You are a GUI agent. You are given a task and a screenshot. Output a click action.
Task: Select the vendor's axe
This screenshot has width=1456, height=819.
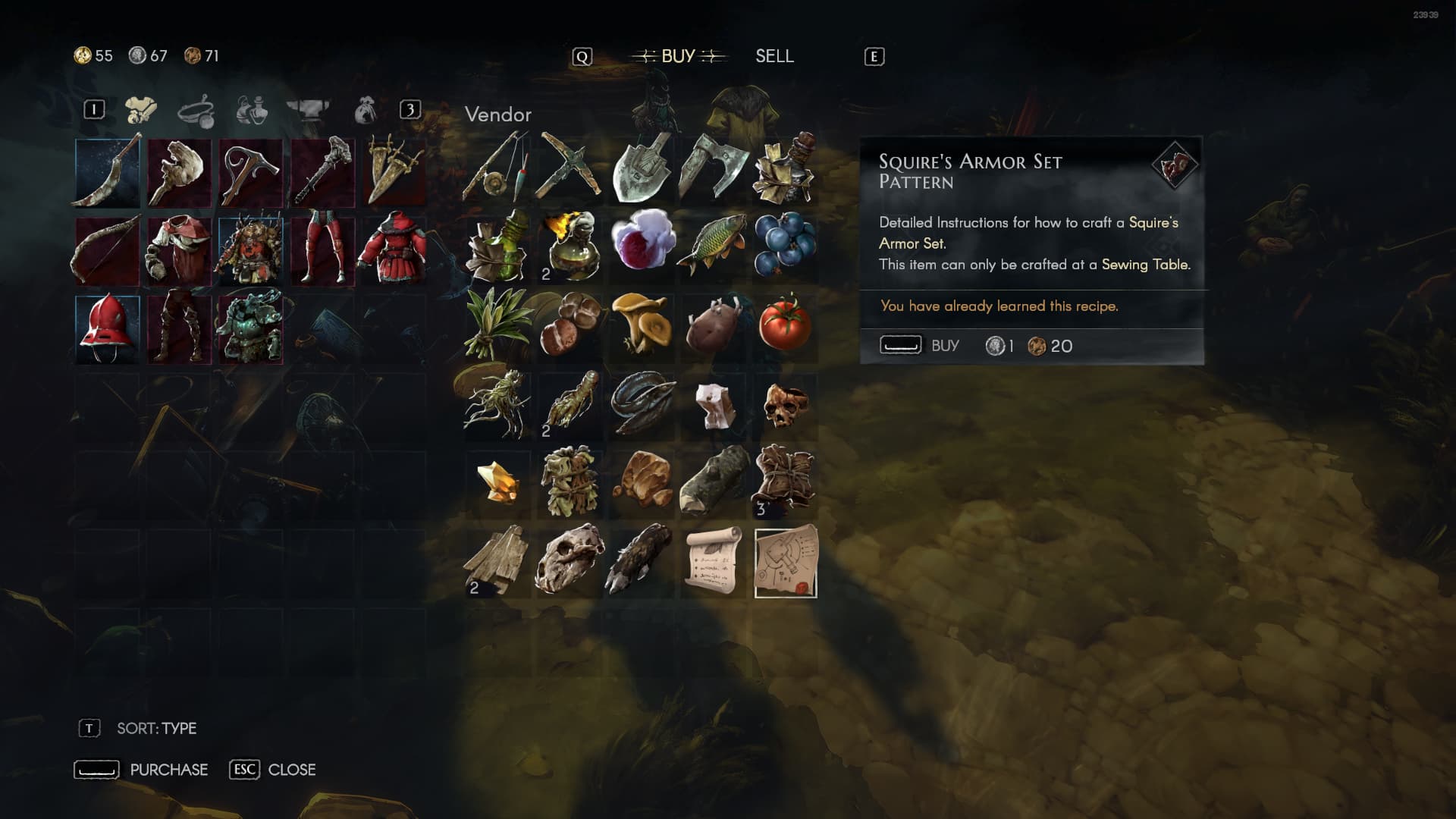tap(714, 169)
